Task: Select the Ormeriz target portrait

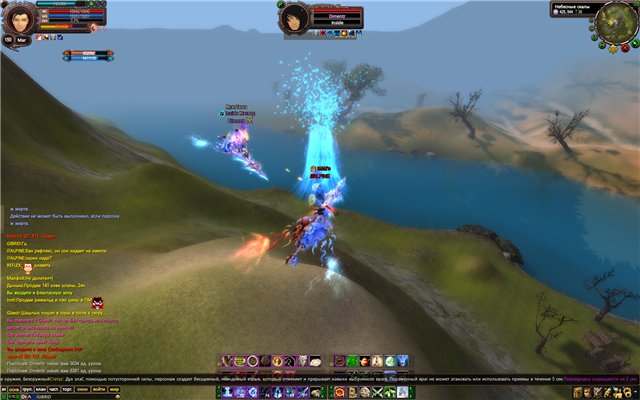Action: point(294,17)
